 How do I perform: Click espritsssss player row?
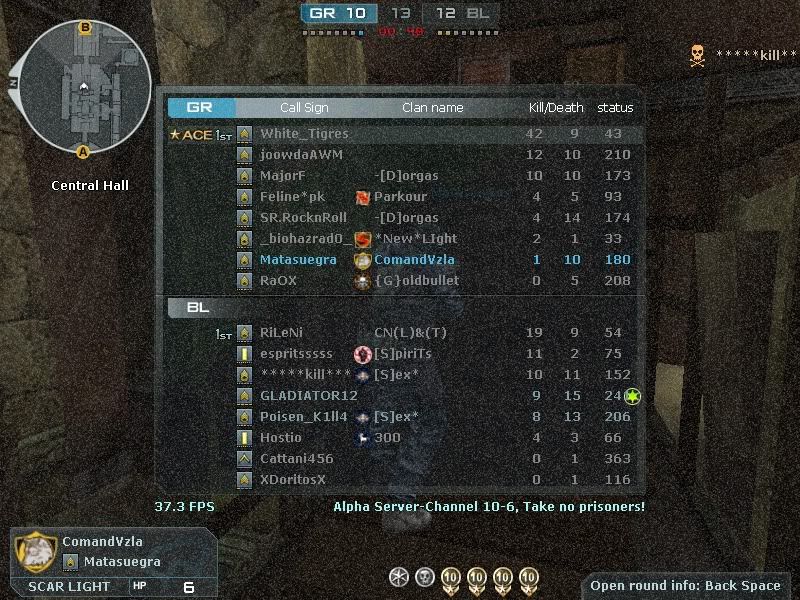pyautogui.click(x=296, y=354)
